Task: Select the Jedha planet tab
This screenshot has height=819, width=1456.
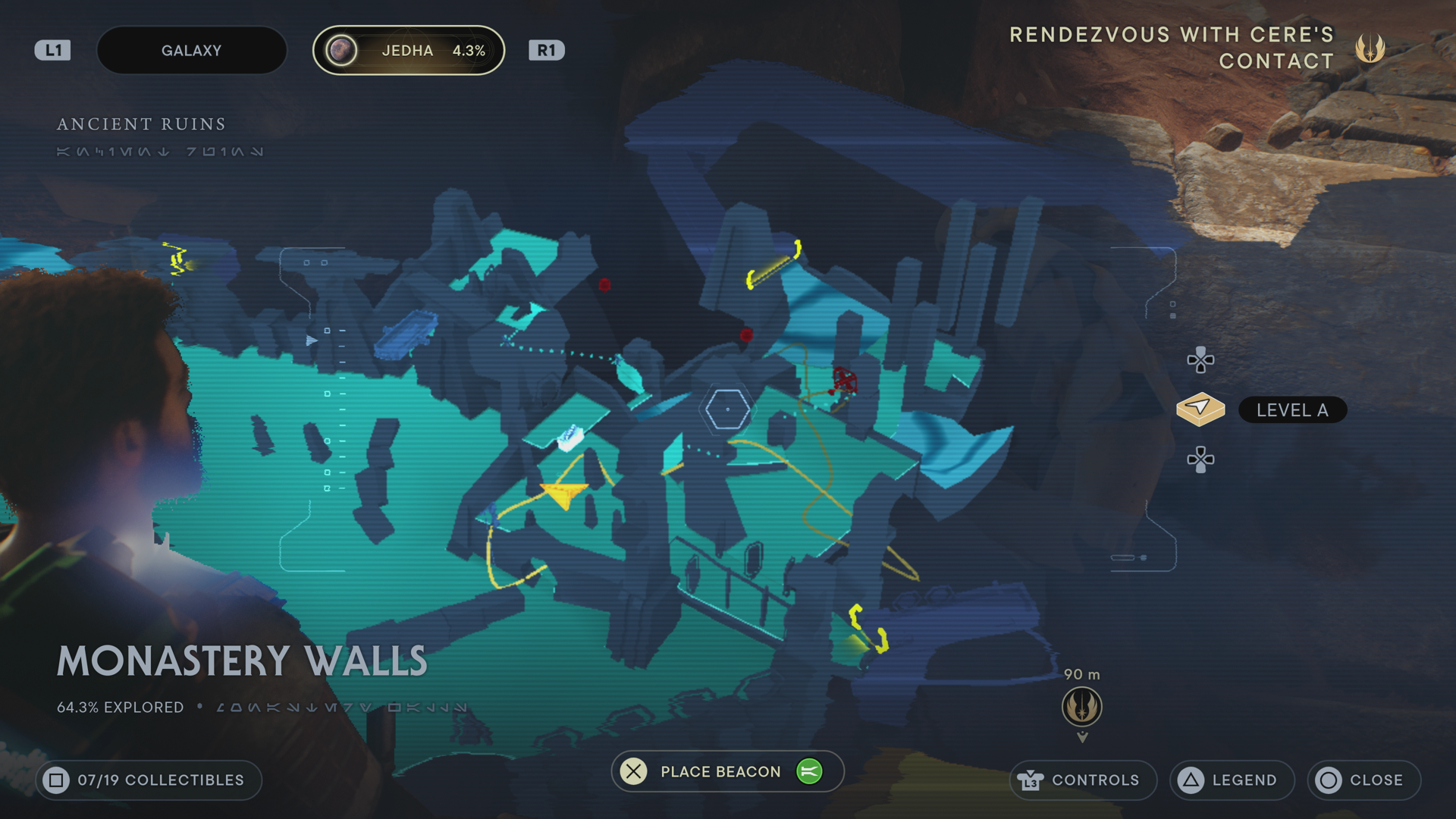Action: [409, 51]
